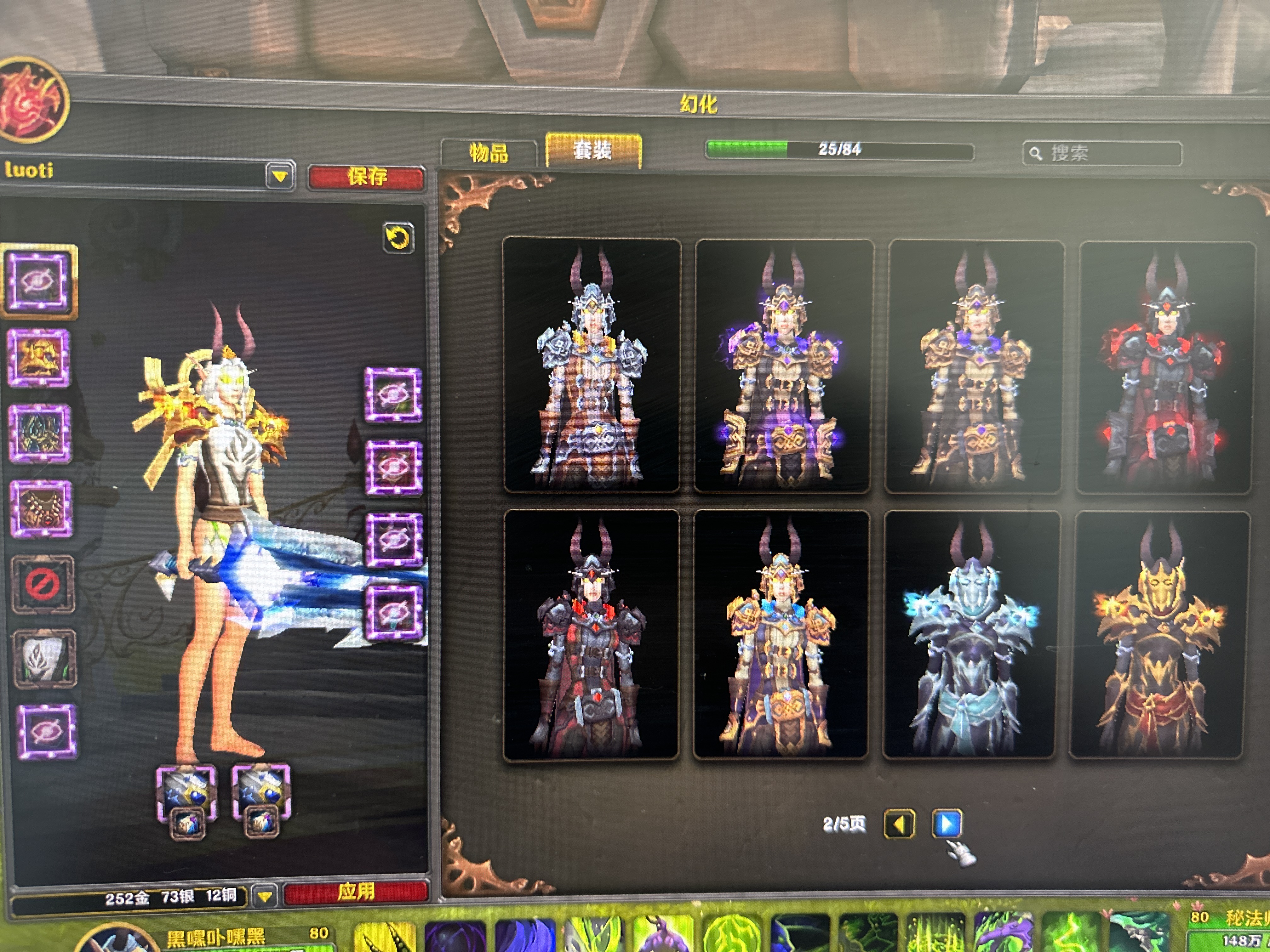
Task: Switch to the 物品 (Items) tab
Action: click(489, 153)
